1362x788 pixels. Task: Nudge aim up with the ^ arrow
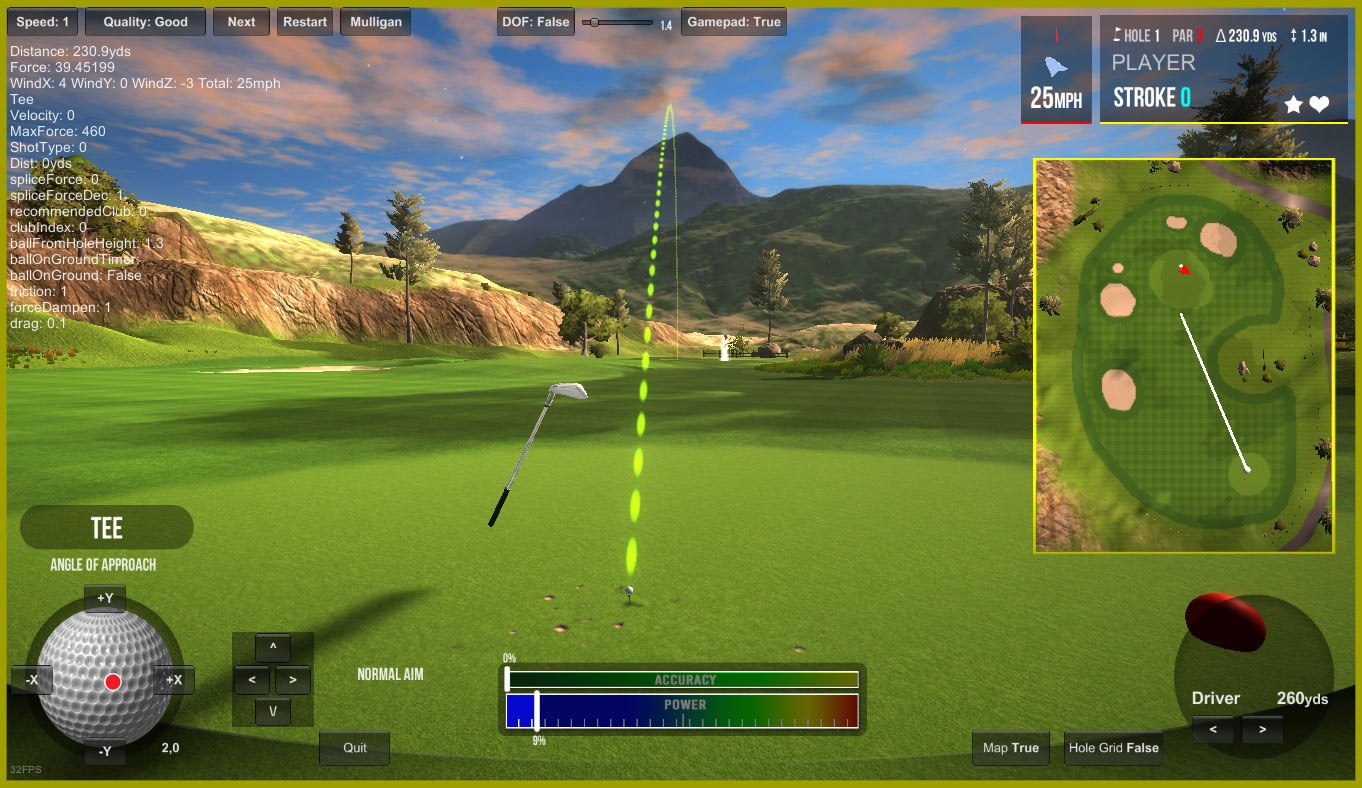click(x=273, y=648)
